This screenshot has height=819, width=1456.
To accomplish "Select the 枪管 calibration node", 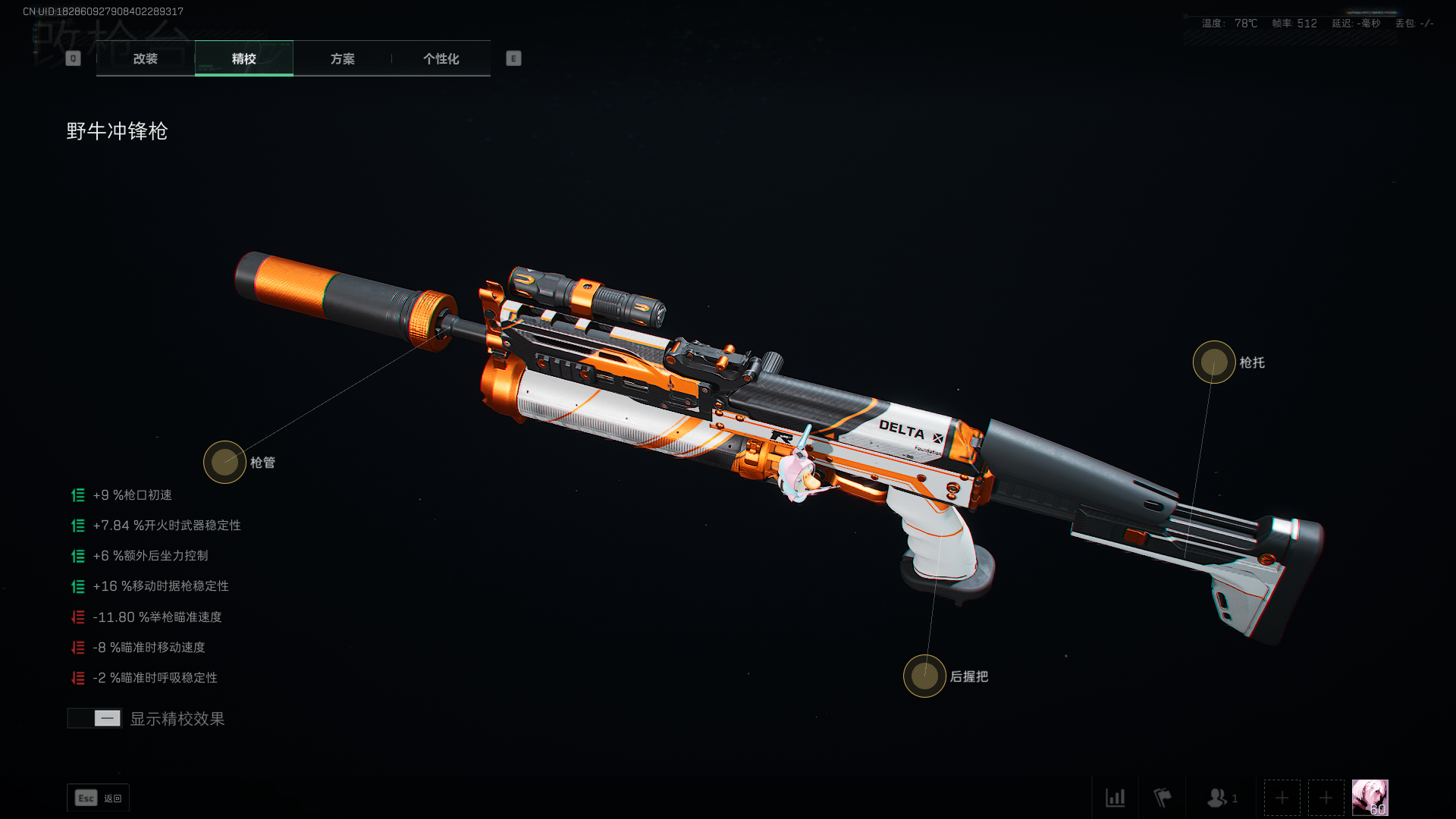I will tap(224, 462).
